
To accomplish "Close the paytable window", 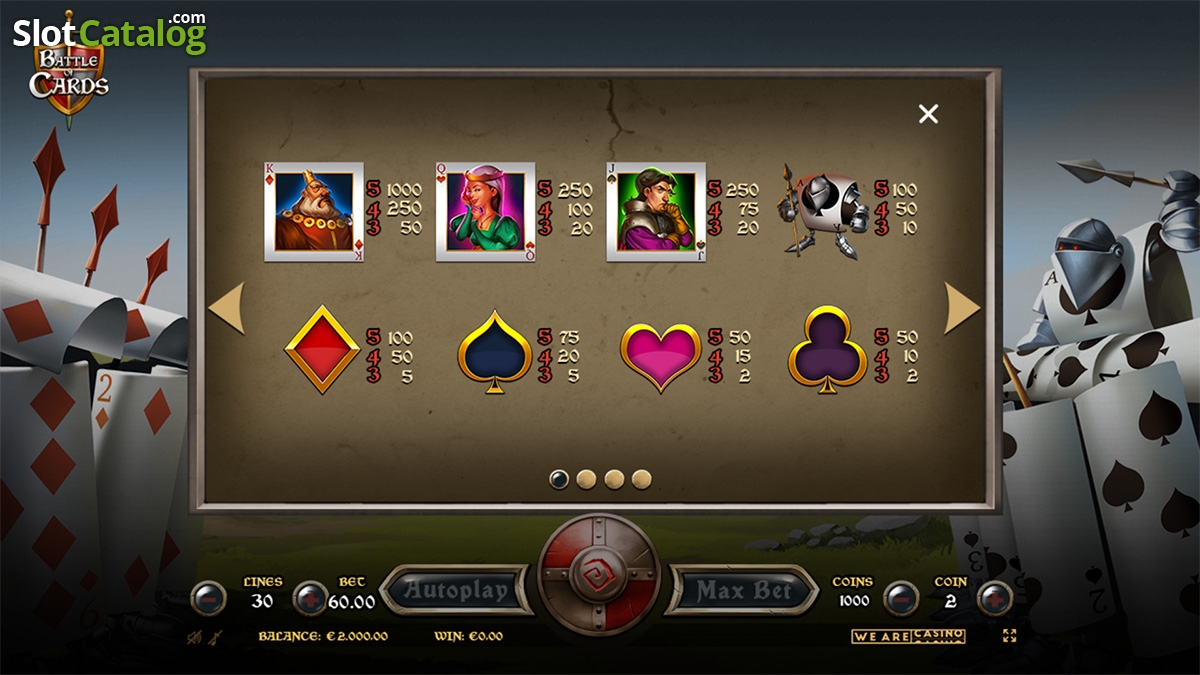I will click(928, 114).
